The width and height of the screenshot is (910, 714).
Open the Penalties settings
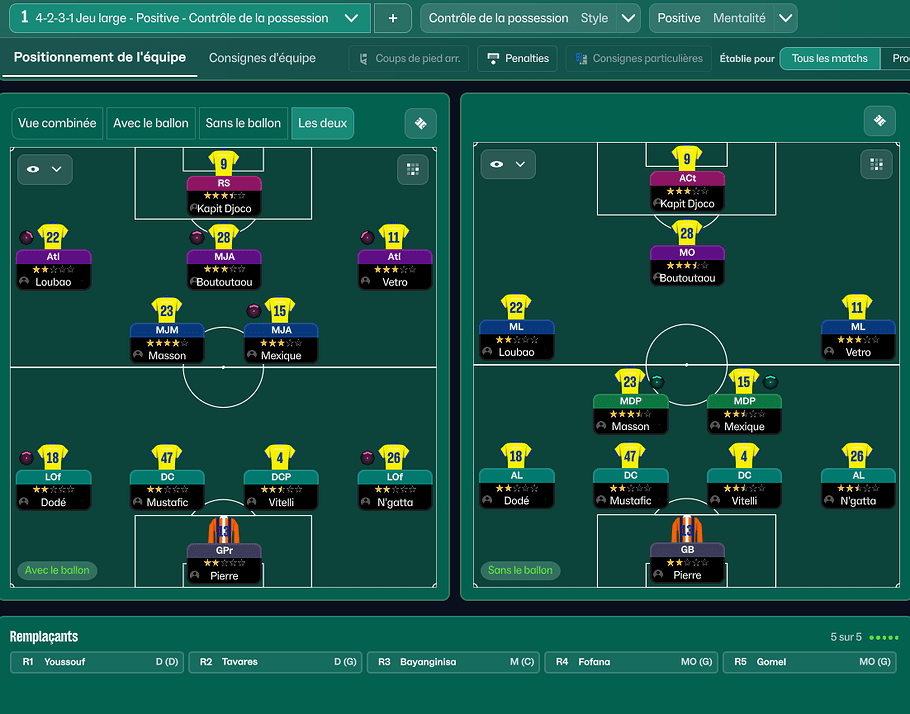point(517,59)
